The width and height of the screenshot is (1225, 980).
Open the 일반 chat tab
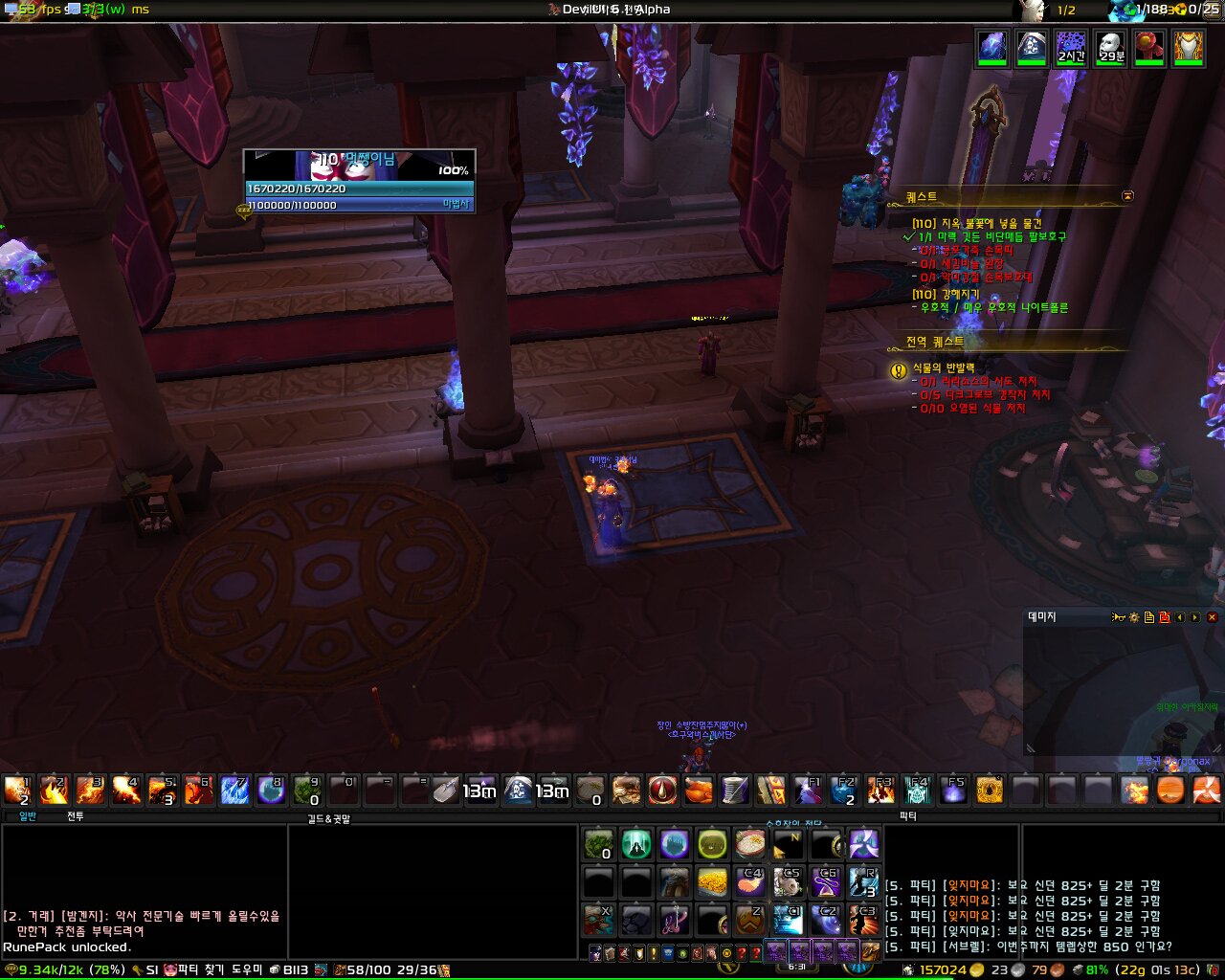(28, 816)
